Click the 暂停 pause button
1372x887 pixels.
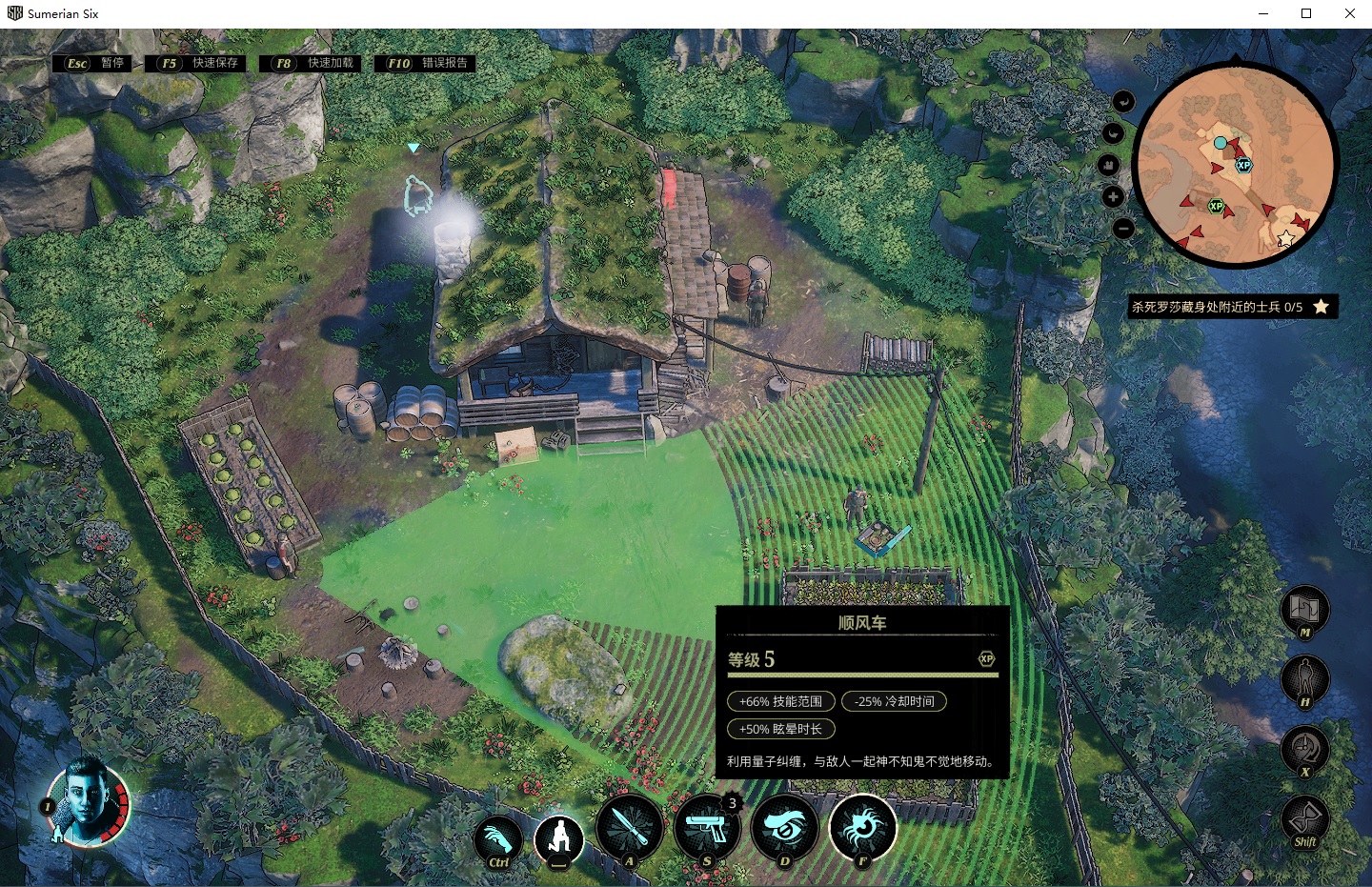coord(93,64)
